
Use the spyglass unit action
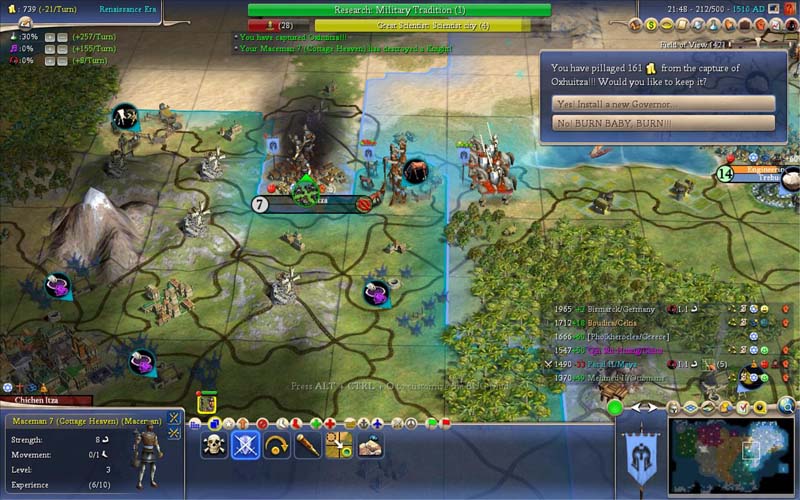click(x=307, y=446)
